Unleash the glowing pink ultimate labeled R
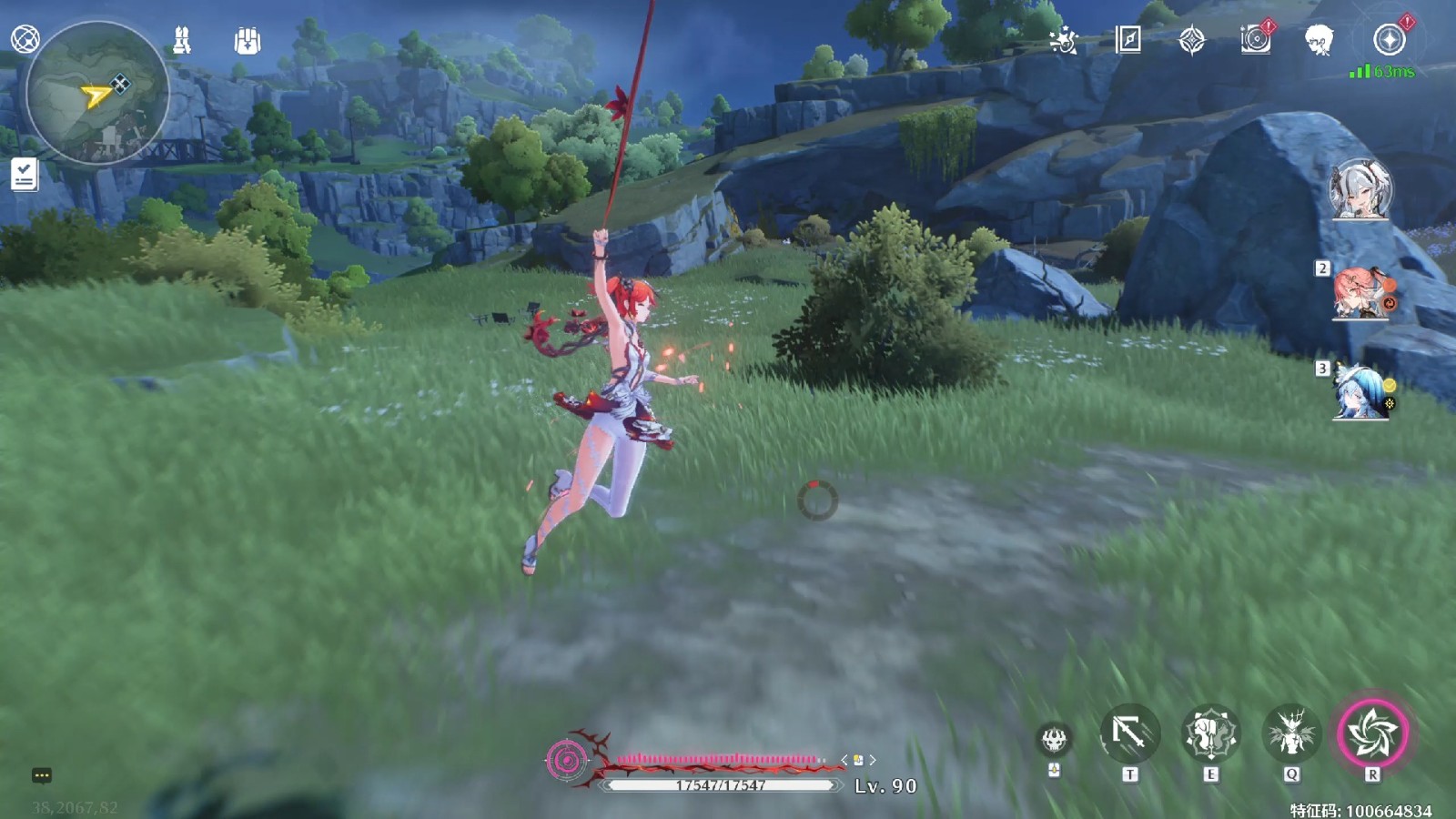 [x=1372, y=733]
